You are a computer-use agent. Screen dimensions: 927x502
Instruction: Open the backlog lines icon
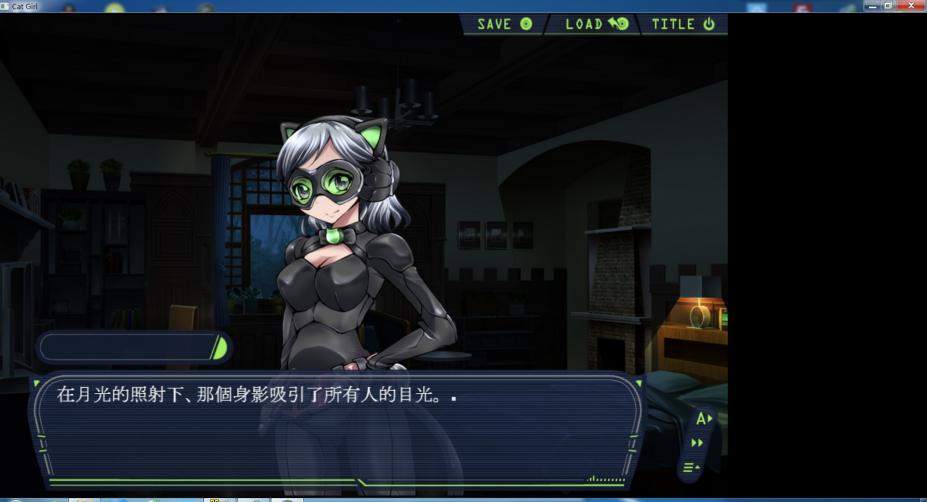click(x=691, y=467)
